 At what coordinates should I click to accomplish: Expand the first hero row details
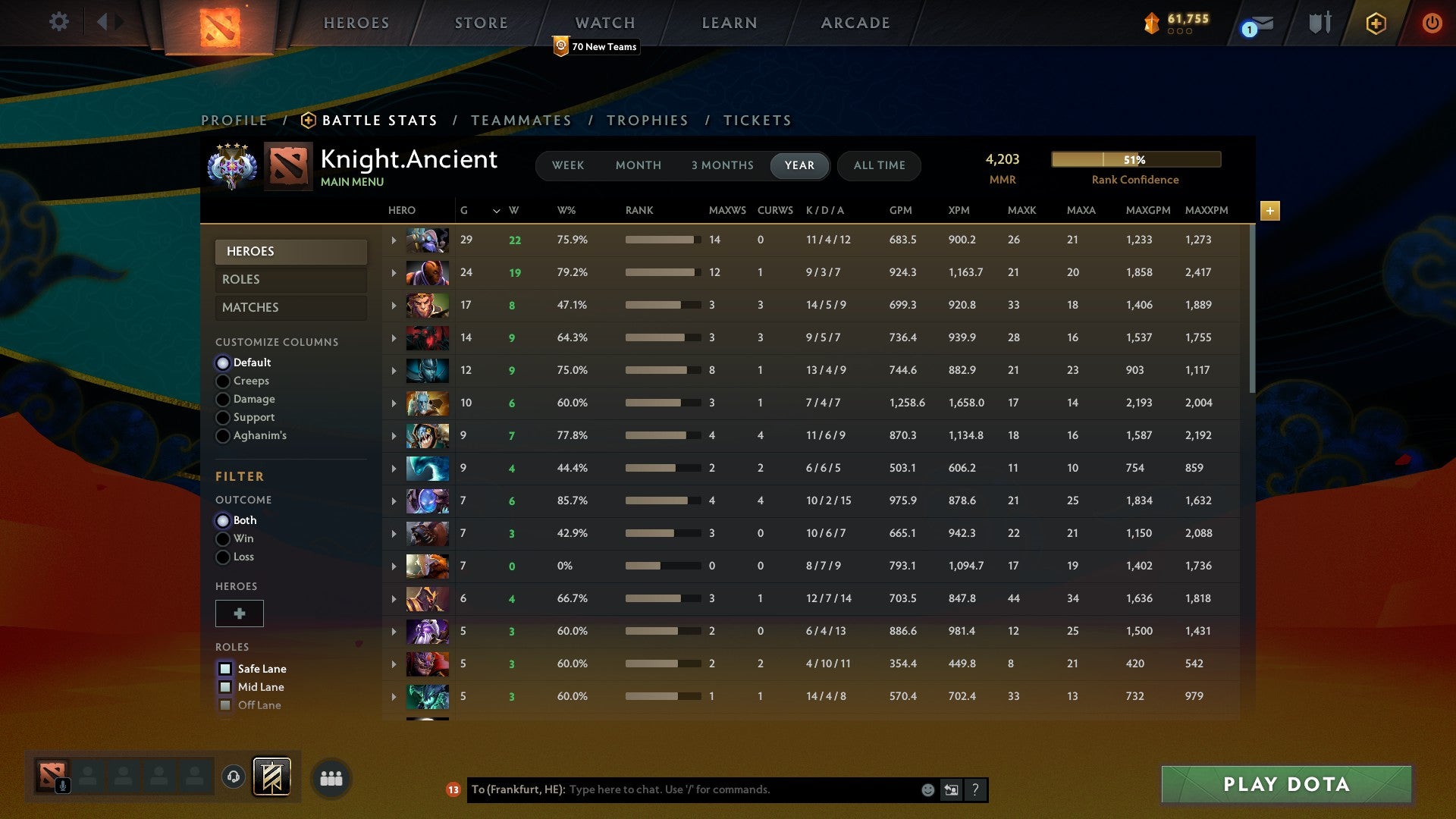tap(393, 240)
